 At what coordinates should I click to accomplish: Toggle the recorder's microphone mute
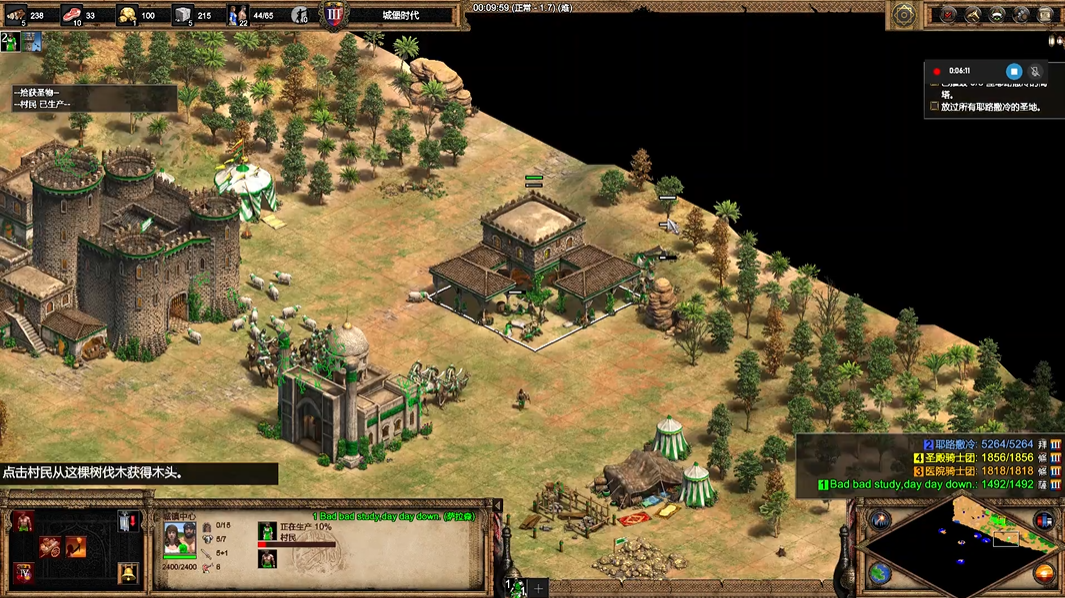click(1036, 71)
